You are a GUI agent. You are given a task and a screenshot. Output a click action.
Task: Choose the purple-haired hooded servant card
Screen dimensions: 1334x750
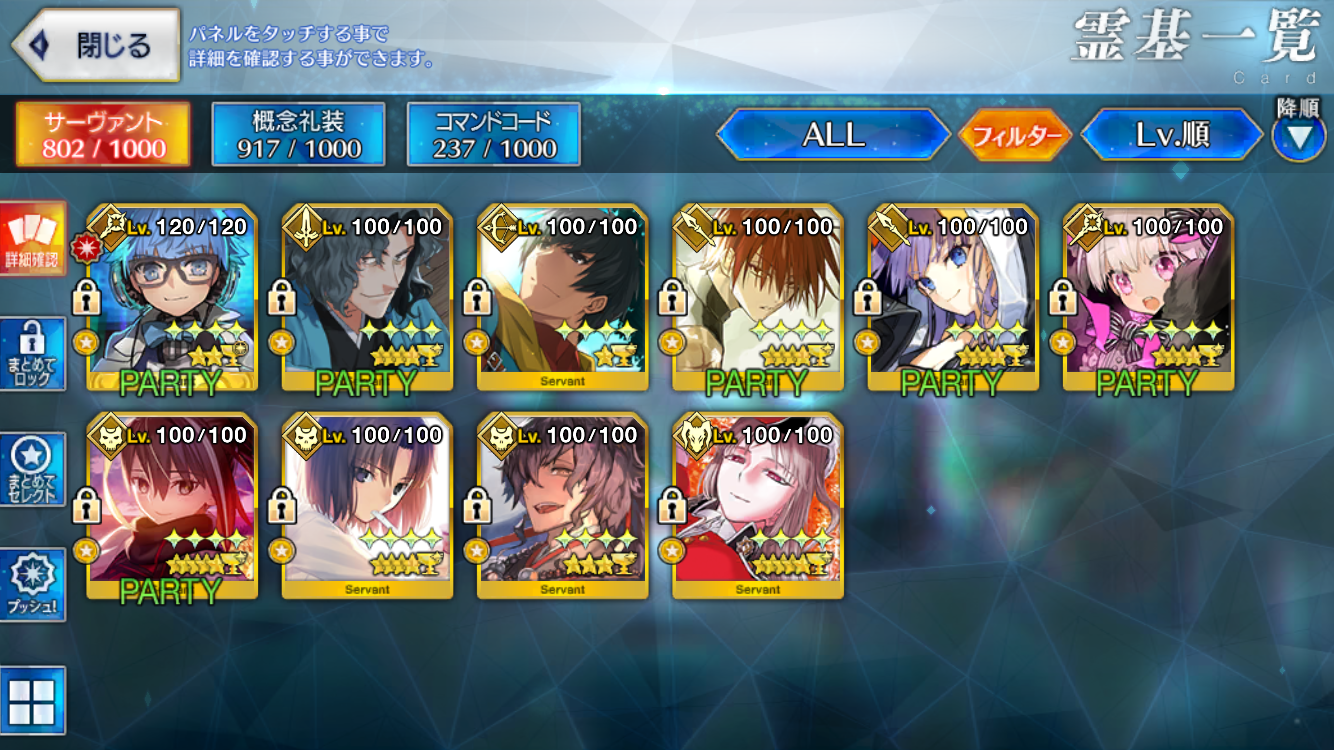click(952, 298)
